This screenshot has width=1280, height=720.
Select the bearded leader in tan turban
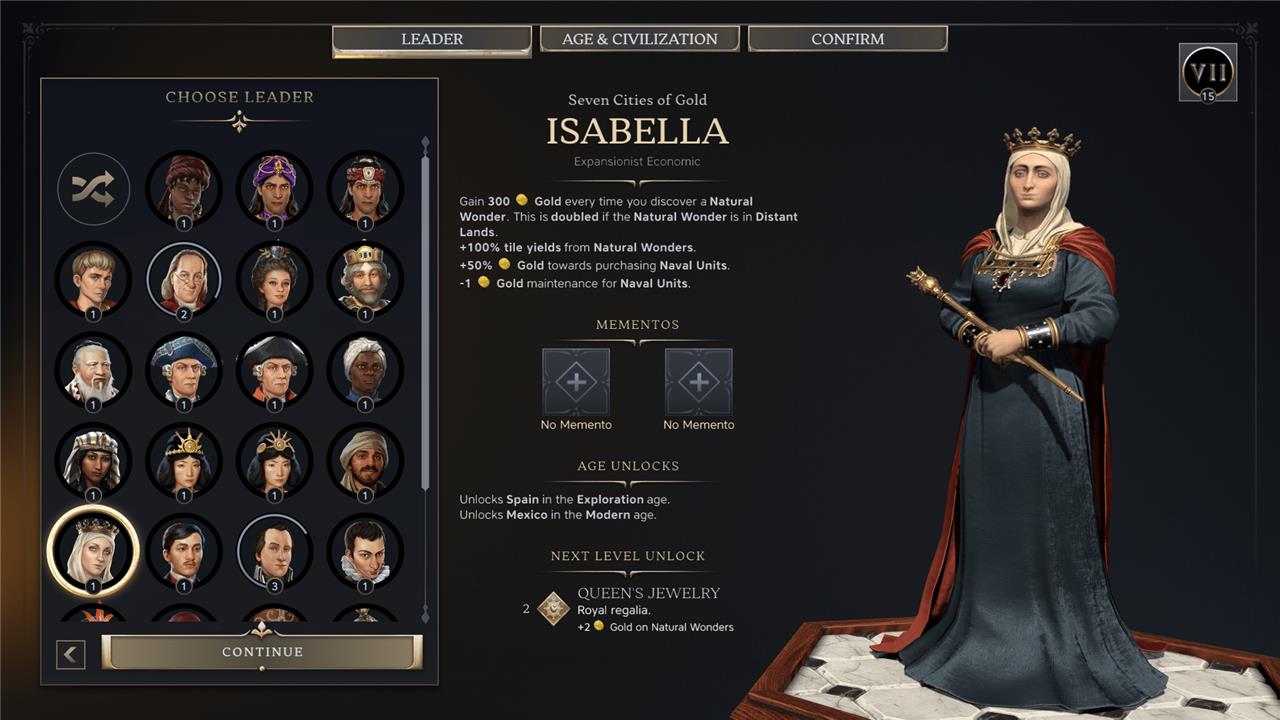pos(365,460)
